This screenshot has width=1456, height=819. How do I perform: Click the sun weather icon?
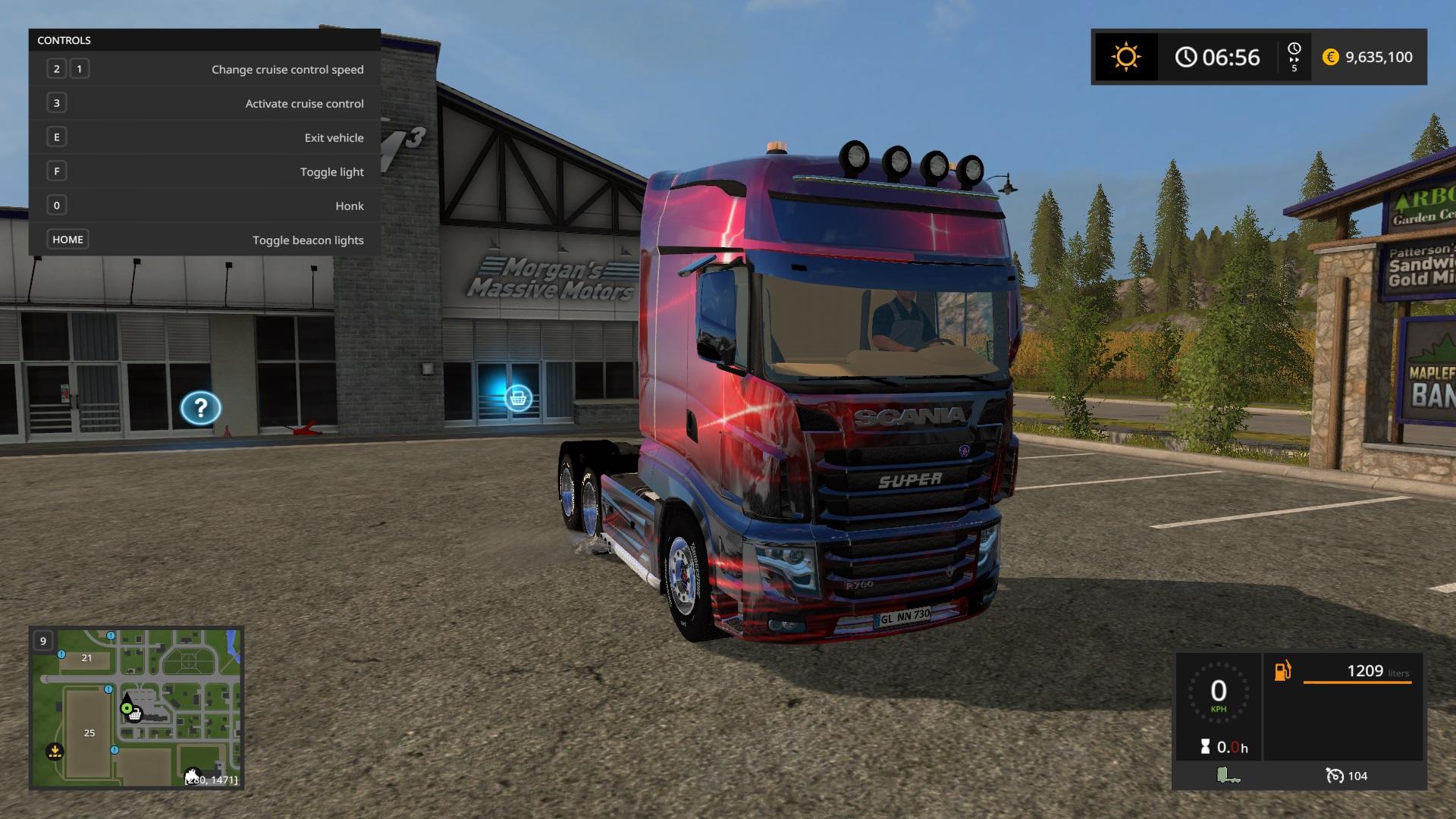[x=1125, y=58]
